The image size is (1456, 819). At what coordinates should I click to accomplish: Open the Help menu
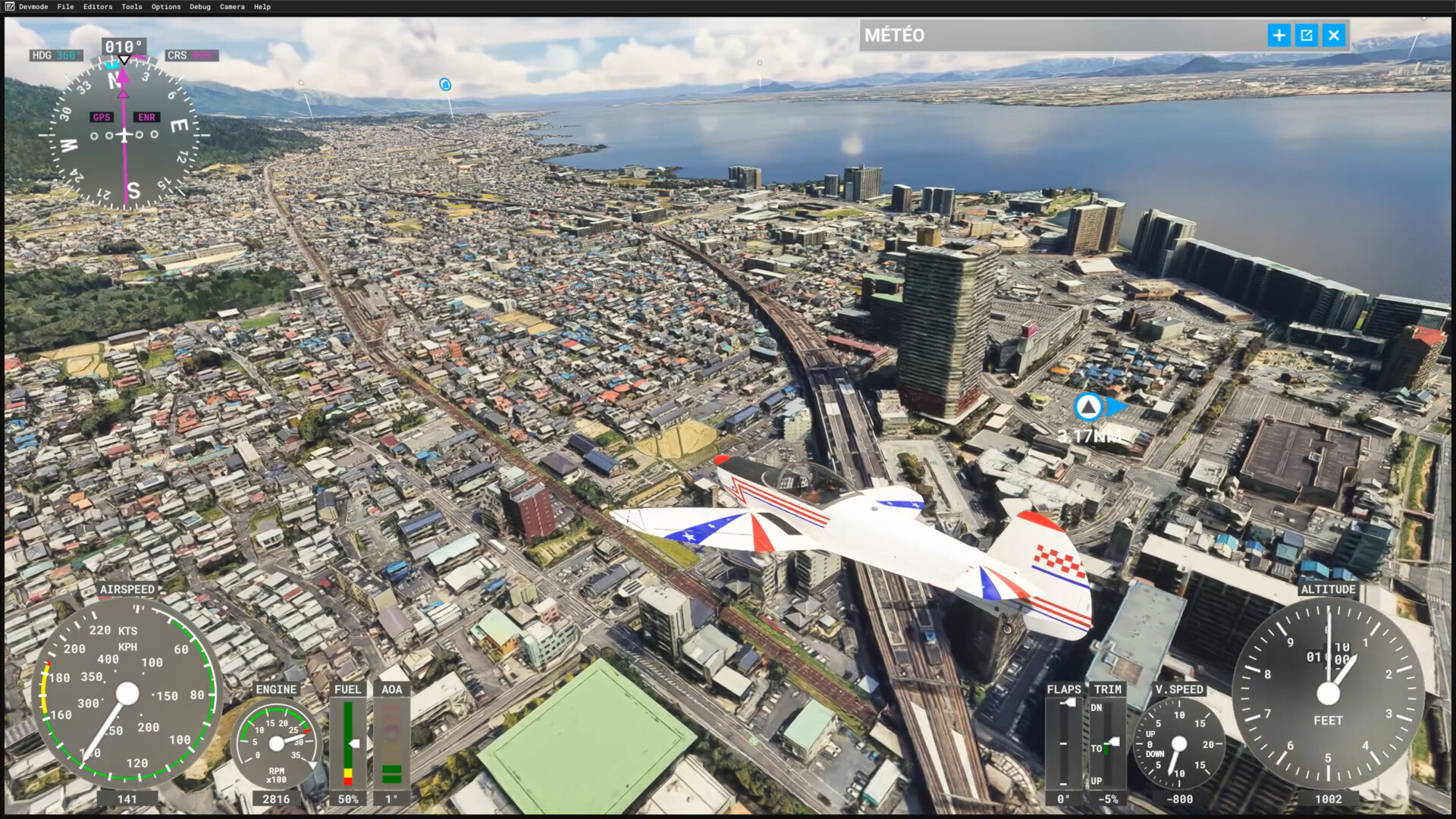click(262, 7)
